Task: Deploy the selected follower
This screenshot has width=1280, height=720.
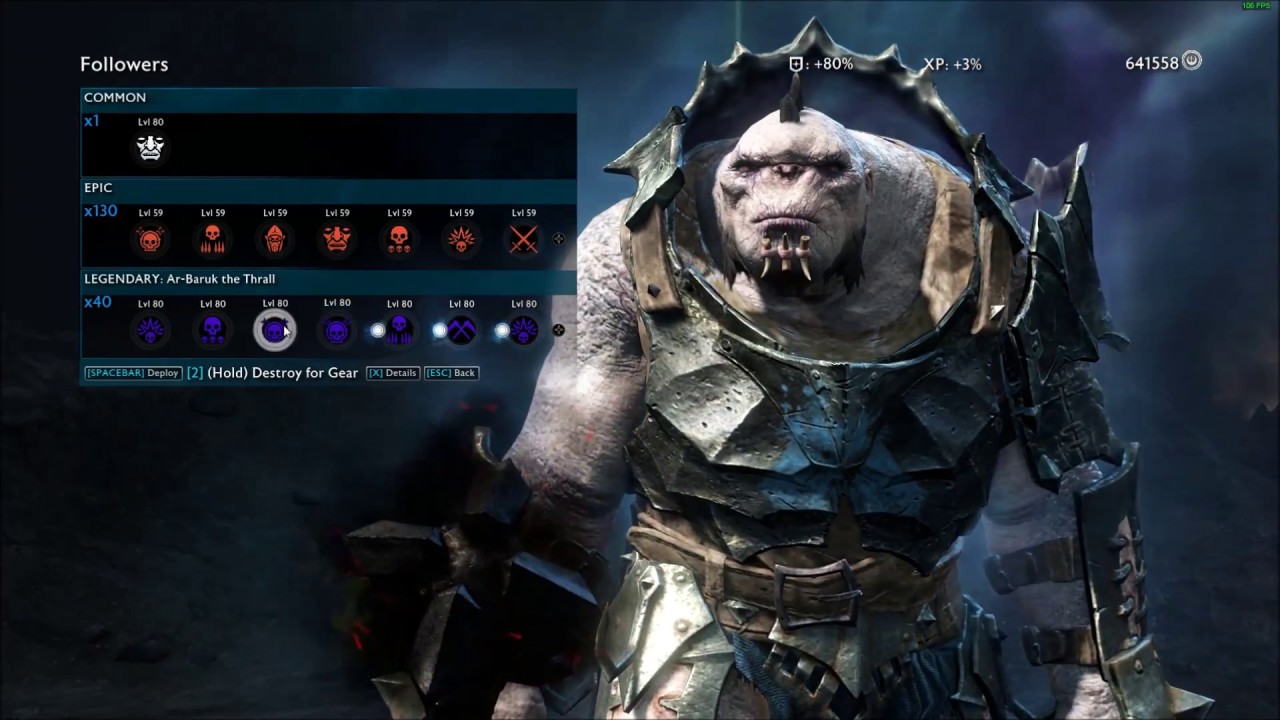Action: pos(133,373)
